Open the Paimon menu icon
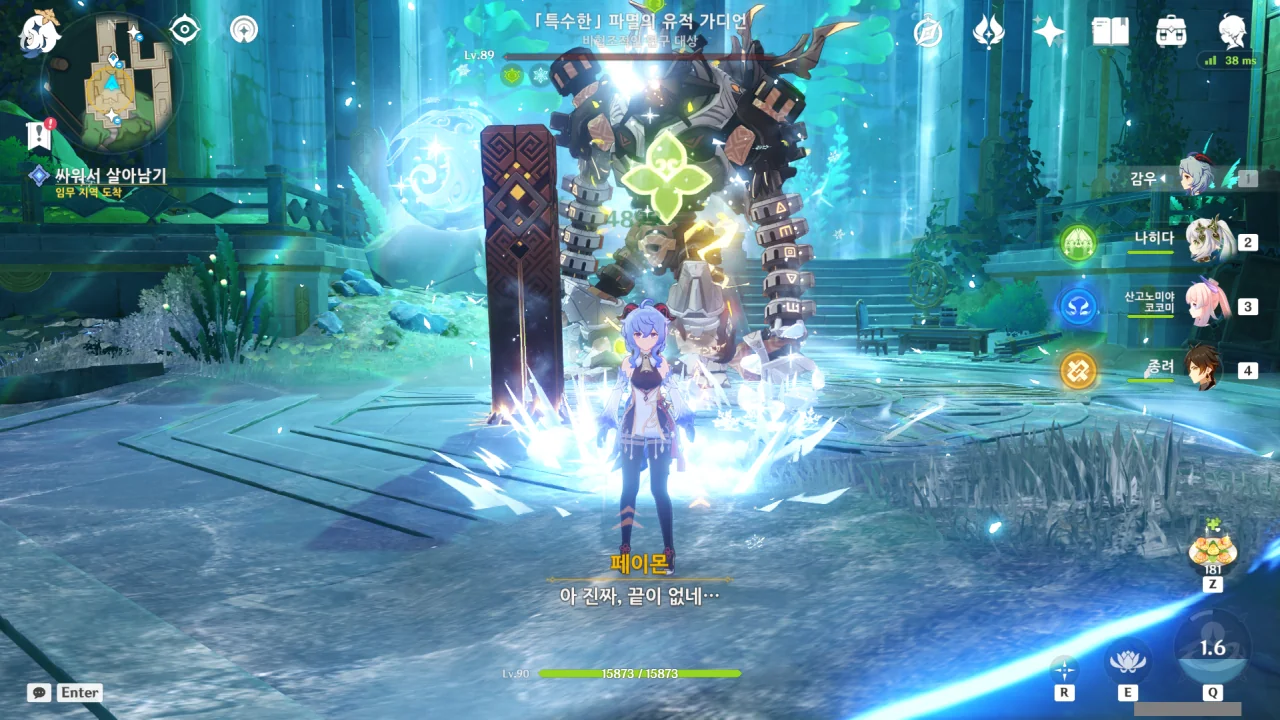 tap(40, 31)
